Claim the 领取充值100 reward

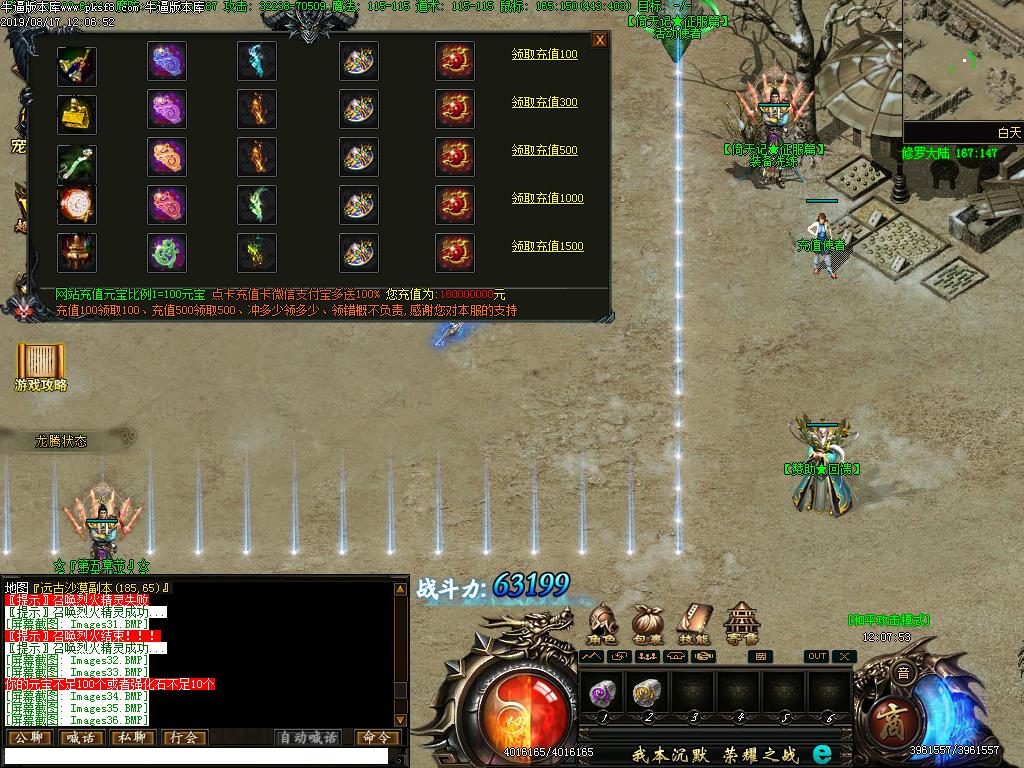pyautogui.click(x=545, y=54)
